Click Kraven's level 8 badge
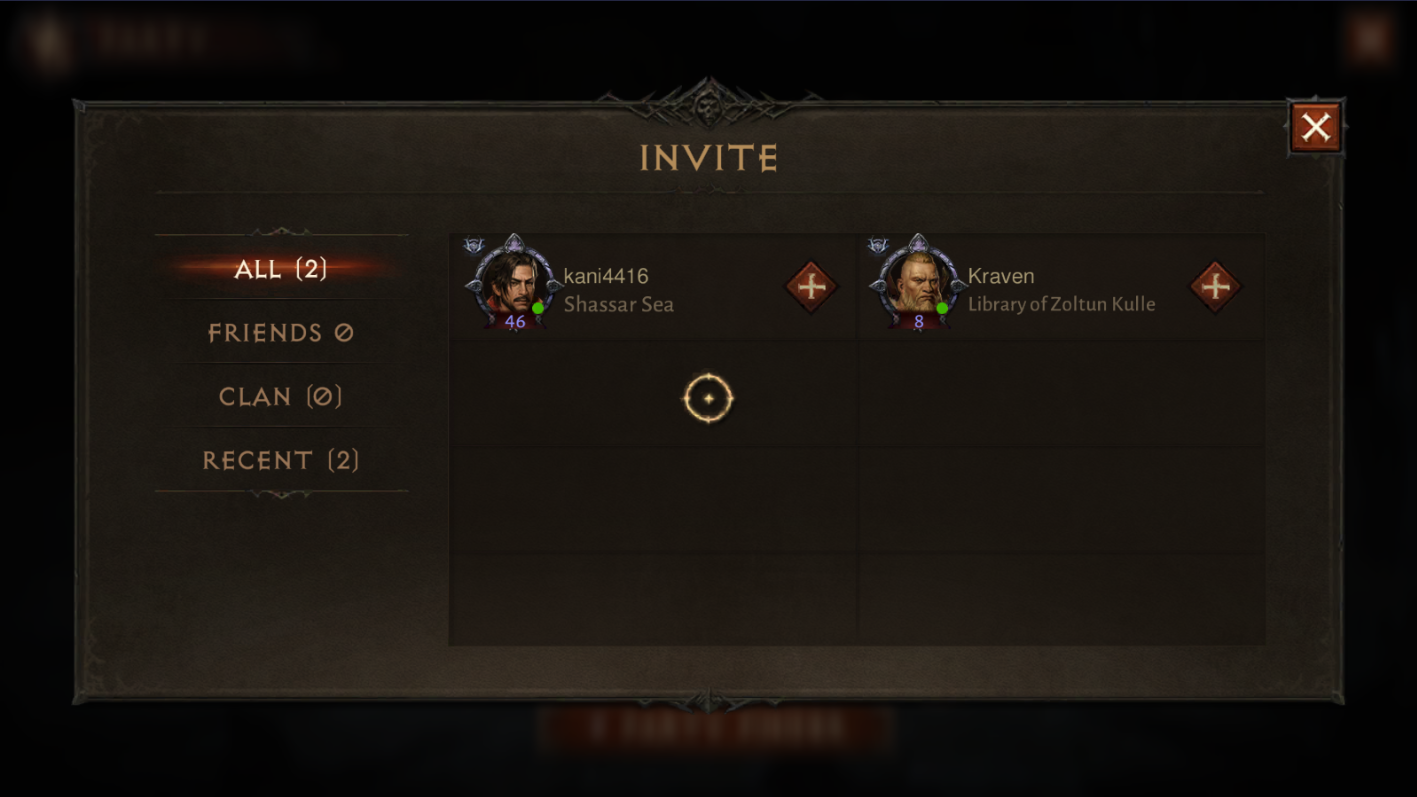 tap(918, 321)
